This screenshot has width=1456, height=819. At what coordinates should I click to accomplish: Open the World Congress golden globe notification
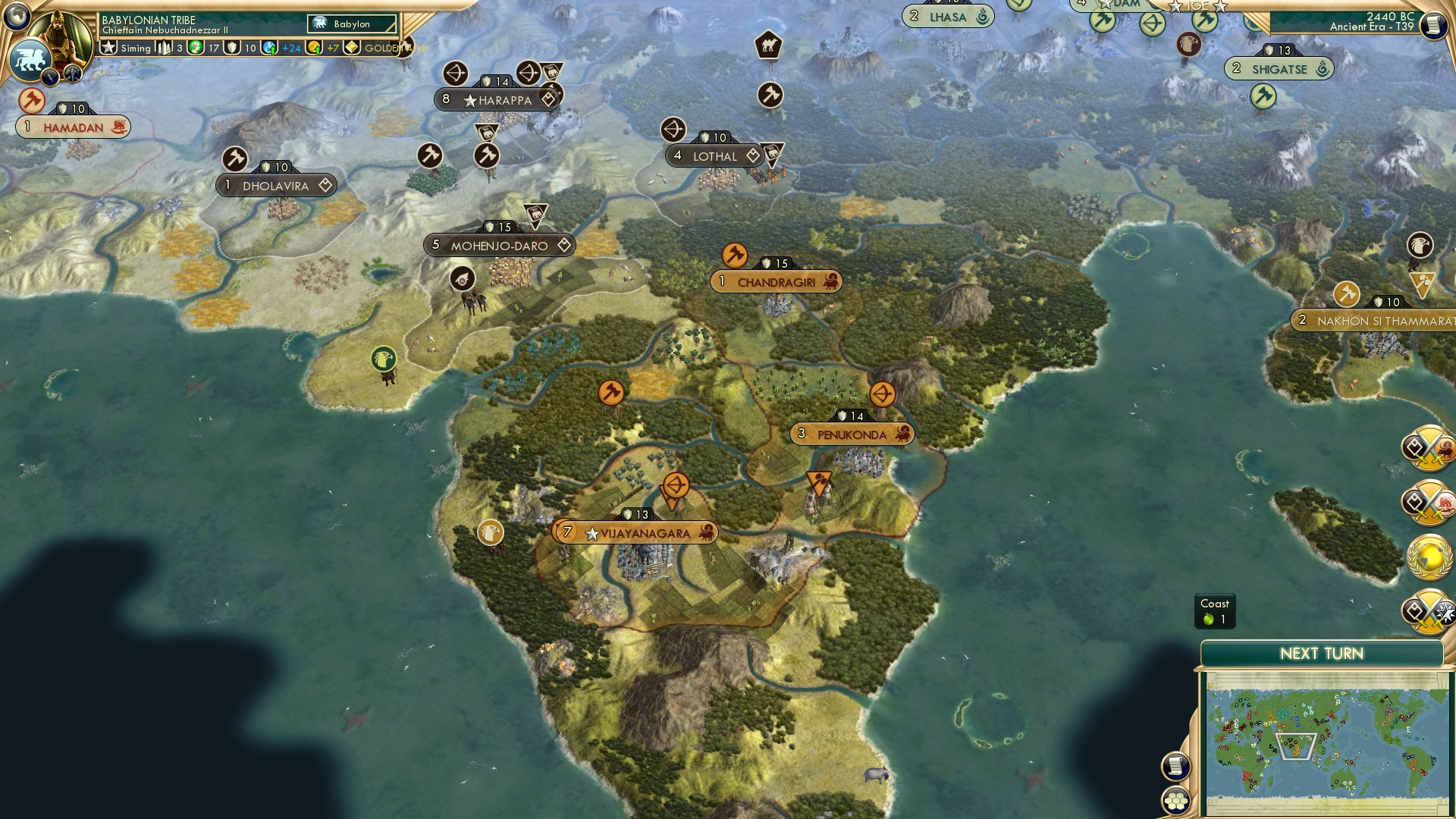click(1429, 556)
